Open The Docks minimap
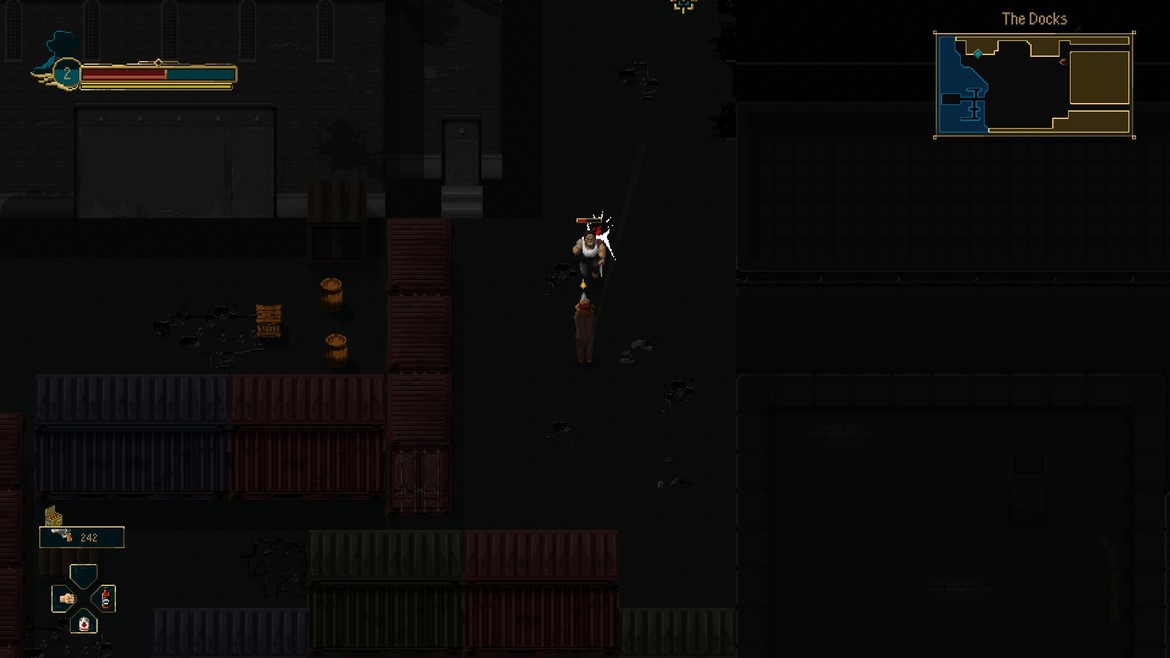 1034,85
